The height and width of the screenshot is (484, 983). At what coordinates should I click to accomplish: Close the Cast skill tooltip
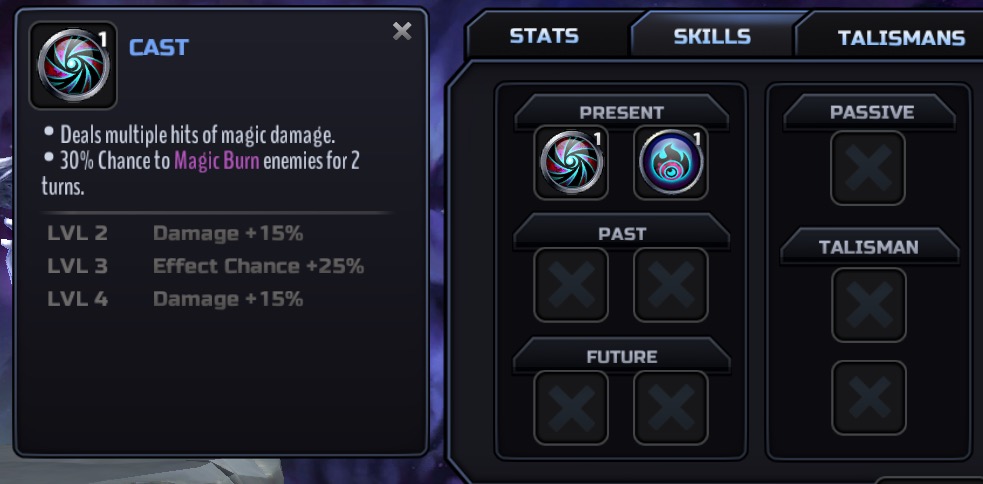402,32
